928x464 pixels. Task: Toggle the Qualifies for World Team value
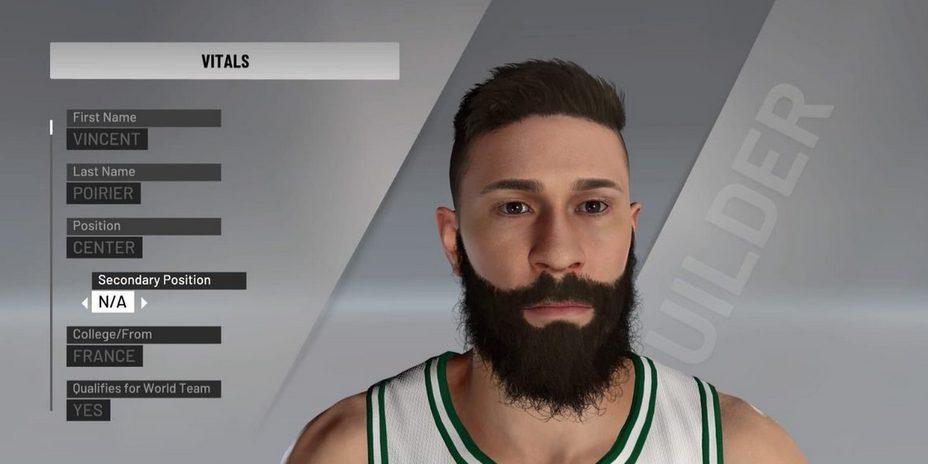pyautogui.click(x=89, y=409)
